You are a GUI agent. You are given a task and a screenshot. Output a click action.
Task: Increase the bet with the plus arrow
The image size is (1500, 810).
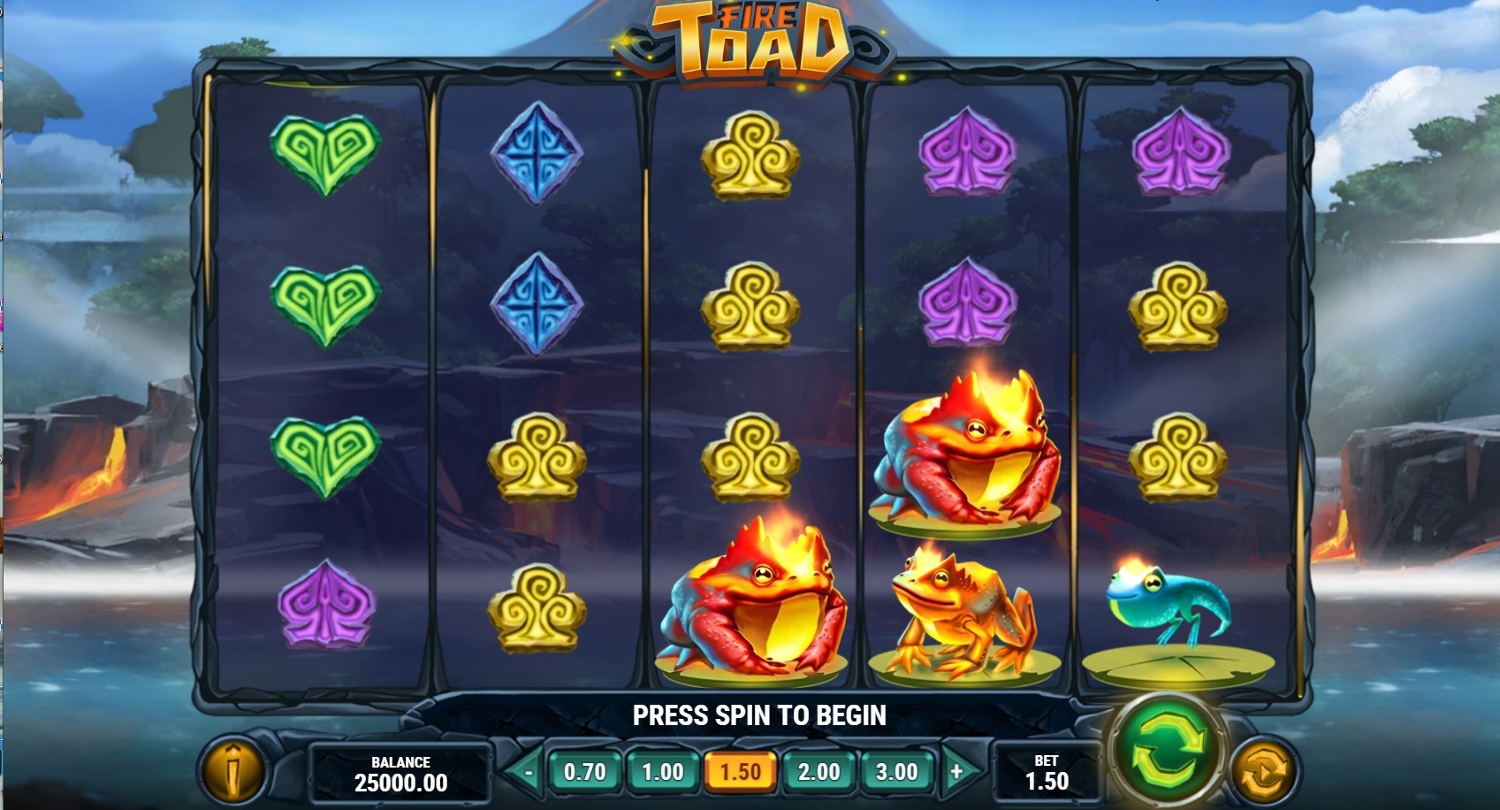(x=956, y=772)
